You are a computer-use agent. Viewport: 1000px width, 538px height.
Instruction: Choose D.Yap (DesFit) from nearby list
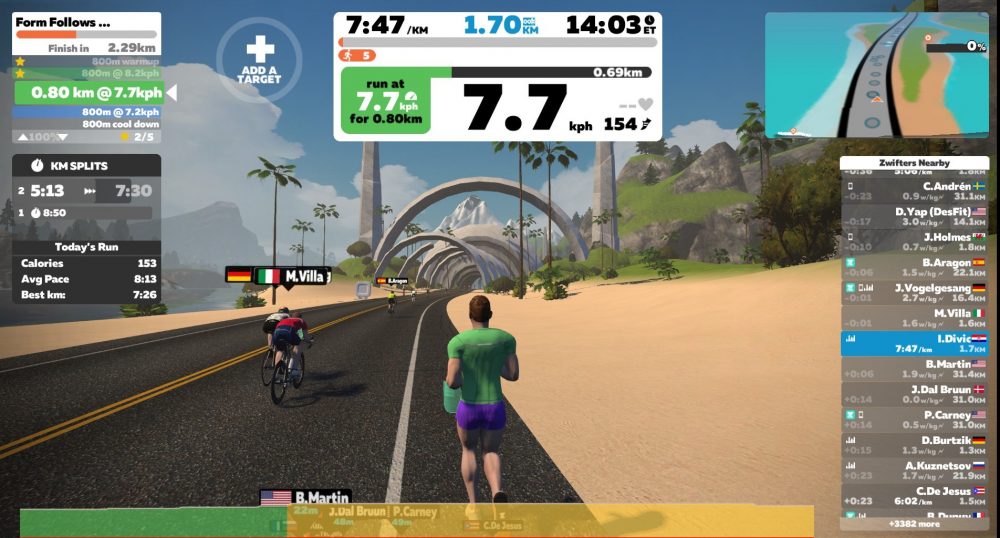(x=913, y=217)
